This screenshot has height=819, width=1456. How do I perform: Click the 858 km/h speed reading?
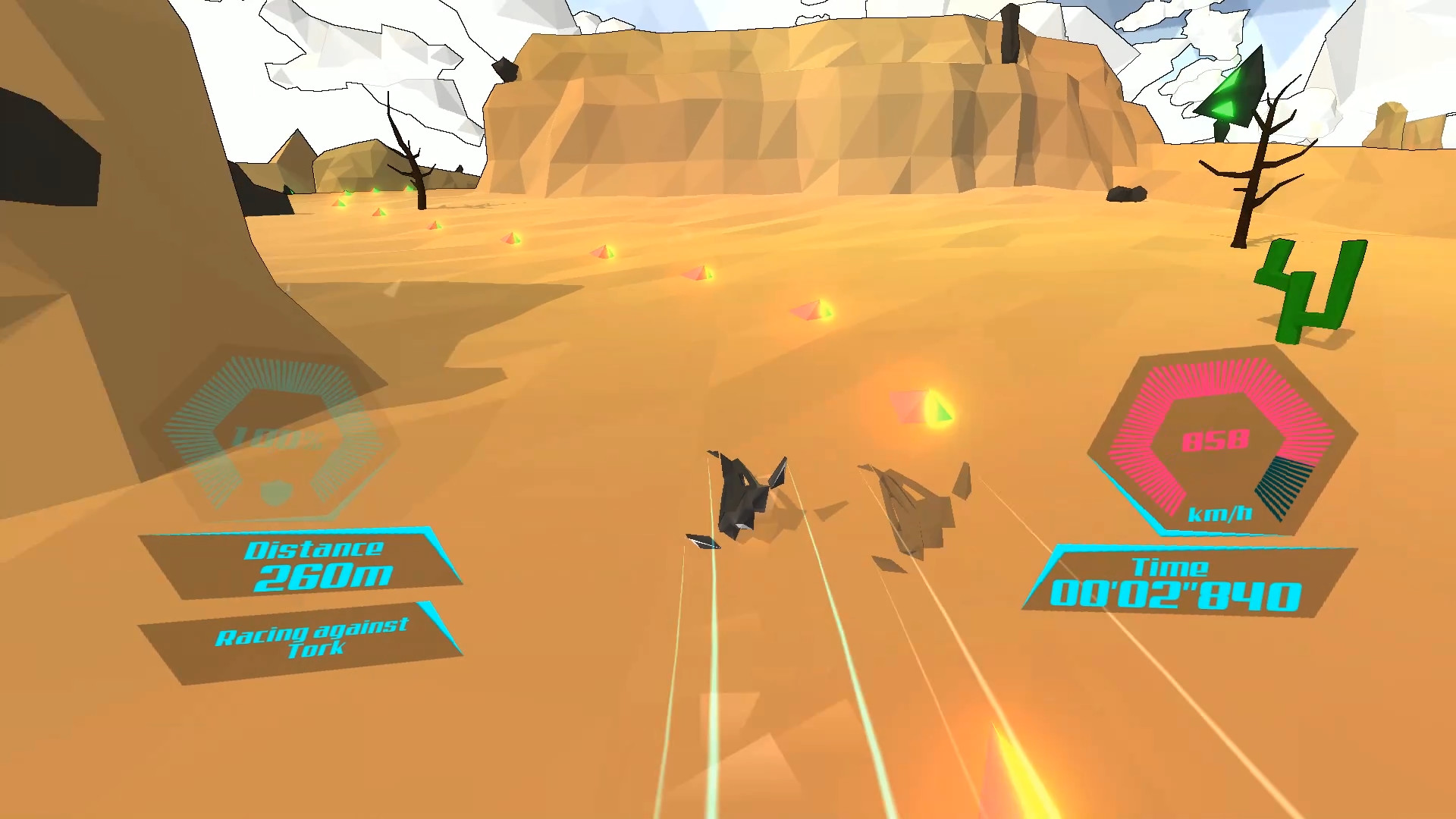(1217, 440)
